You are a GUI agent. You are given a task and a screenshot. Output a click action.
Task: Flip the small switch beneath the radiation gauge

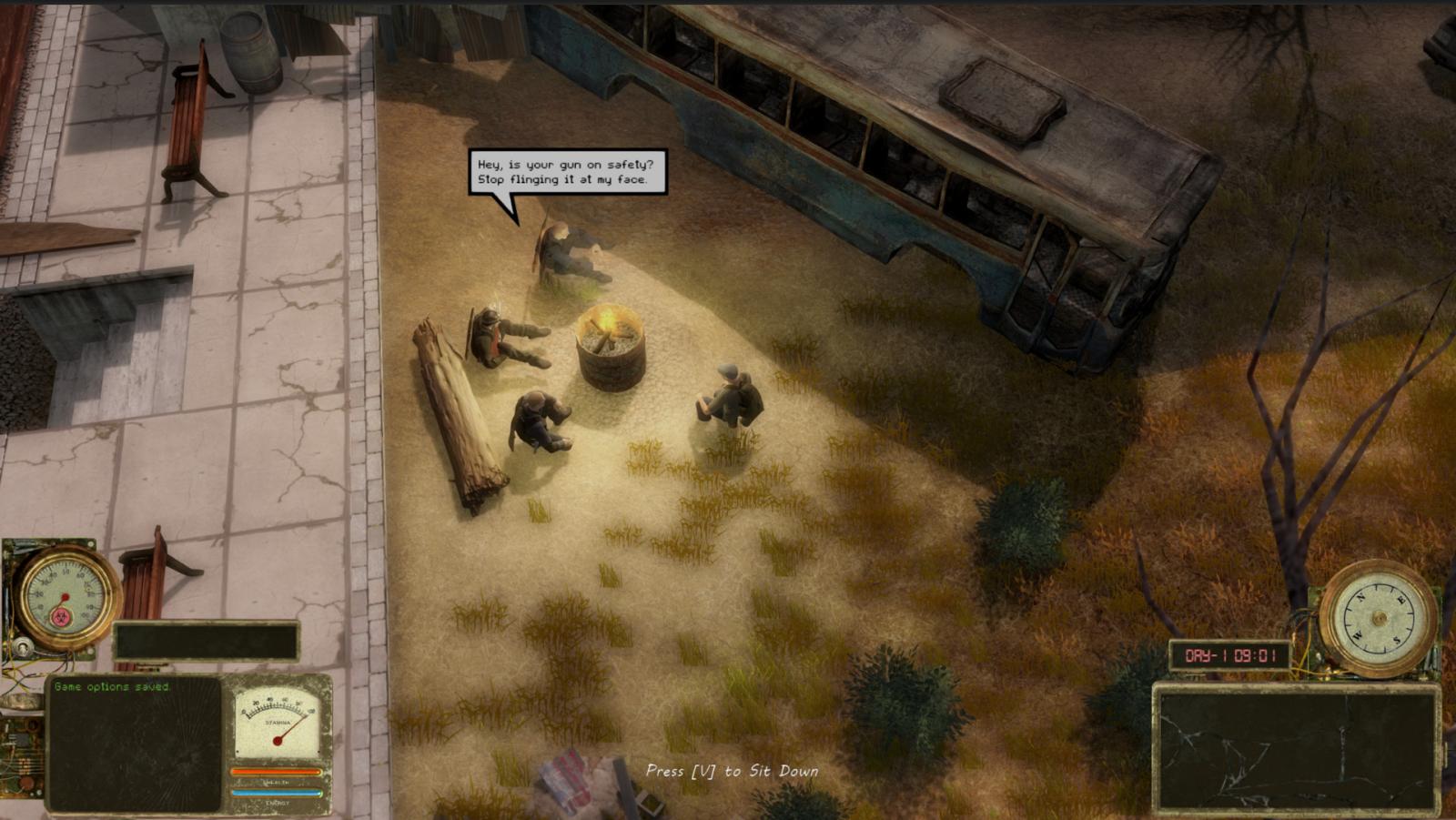[x=23, y=647]
